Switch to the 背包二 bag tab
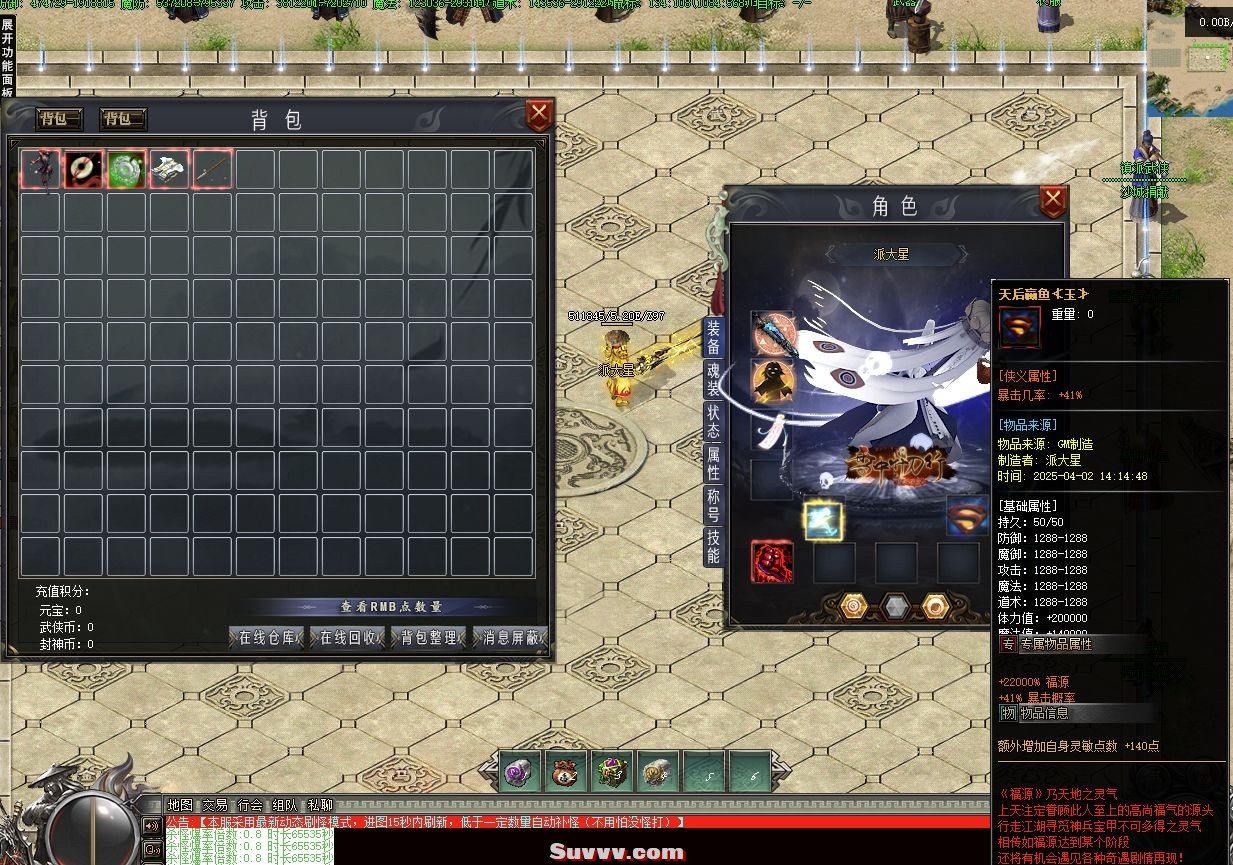 (123, 119)
